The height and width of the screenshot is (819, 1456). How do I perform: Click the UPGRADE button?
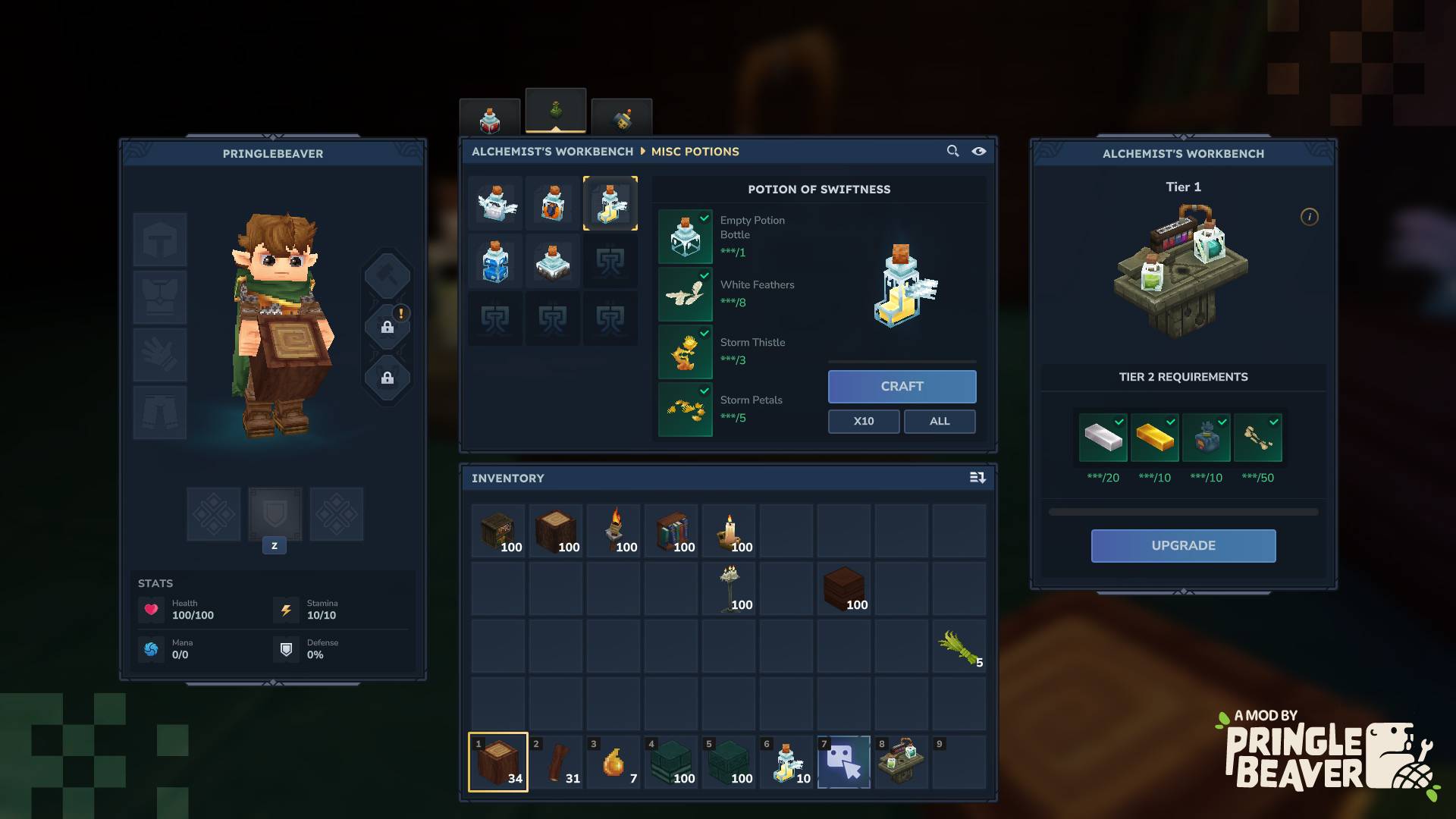click(1183, 545)
